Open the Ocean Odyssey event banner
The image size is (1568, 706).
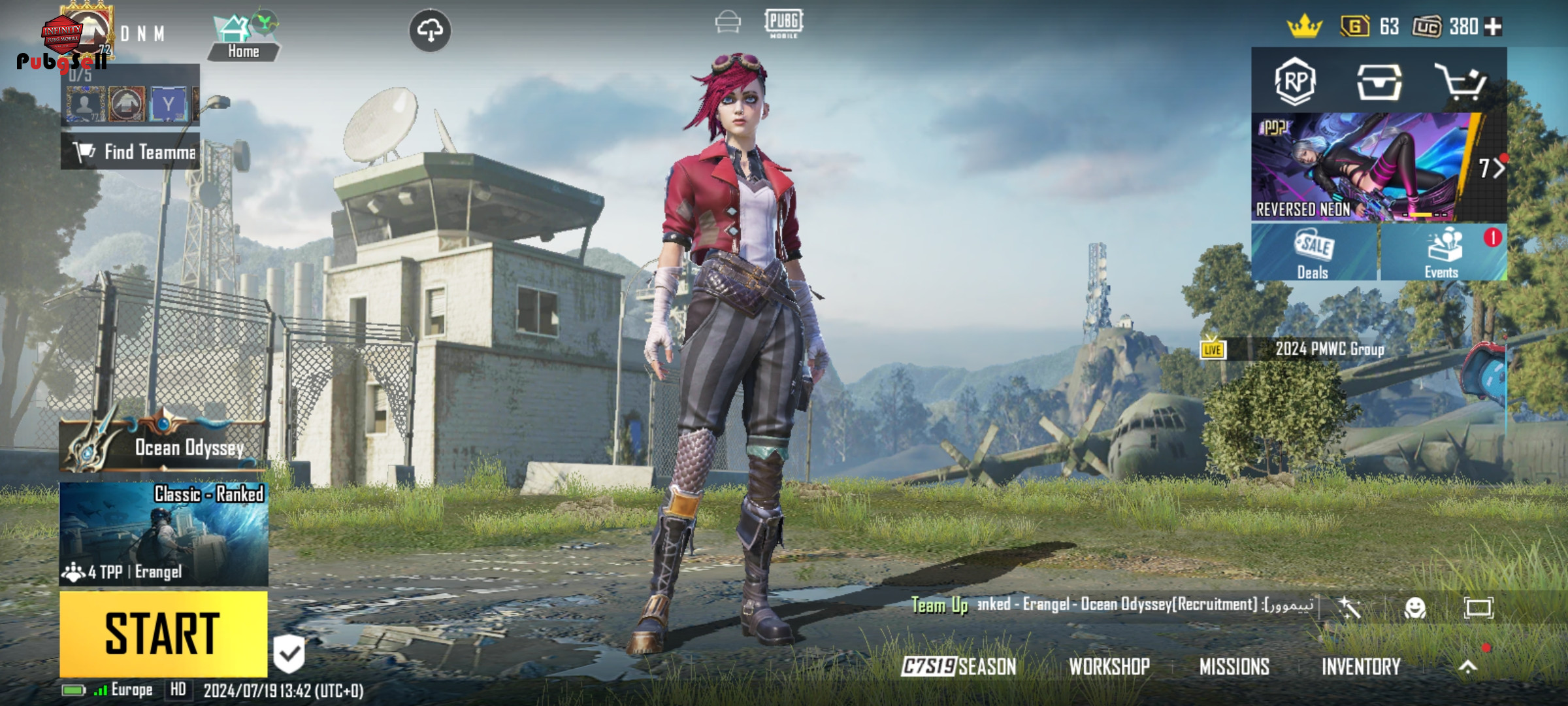click(163, 446)
